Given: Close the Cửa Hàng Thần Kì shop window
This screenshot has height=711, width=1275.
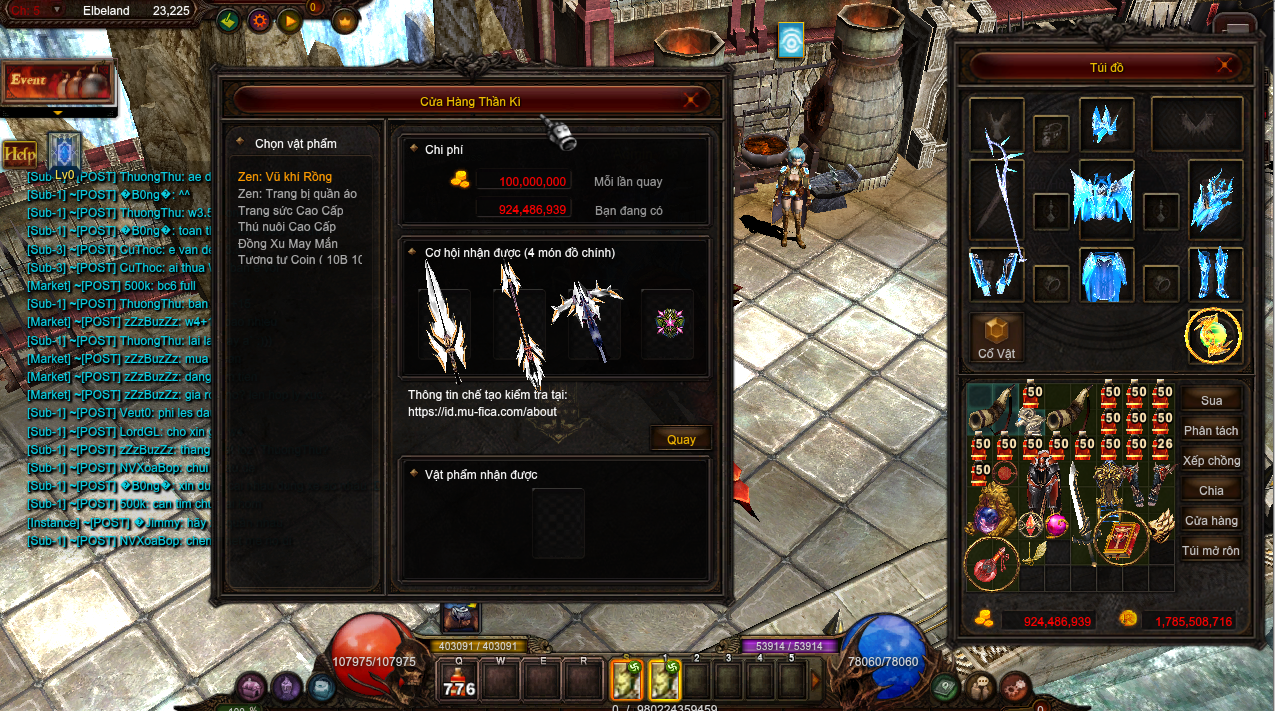Looking at the screenshot, I should [691, 100].
